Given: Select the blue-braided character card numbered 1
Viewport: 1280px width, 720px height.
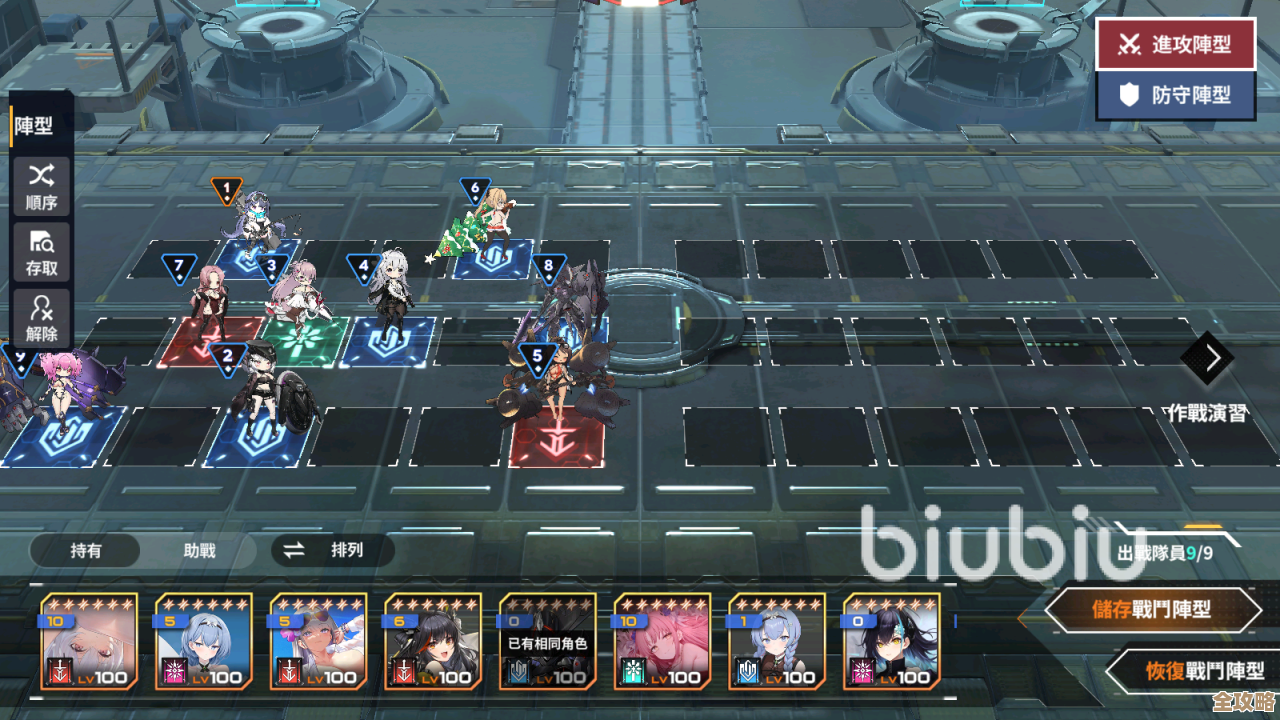Looking at the screenshot, I should coord(777,642).
